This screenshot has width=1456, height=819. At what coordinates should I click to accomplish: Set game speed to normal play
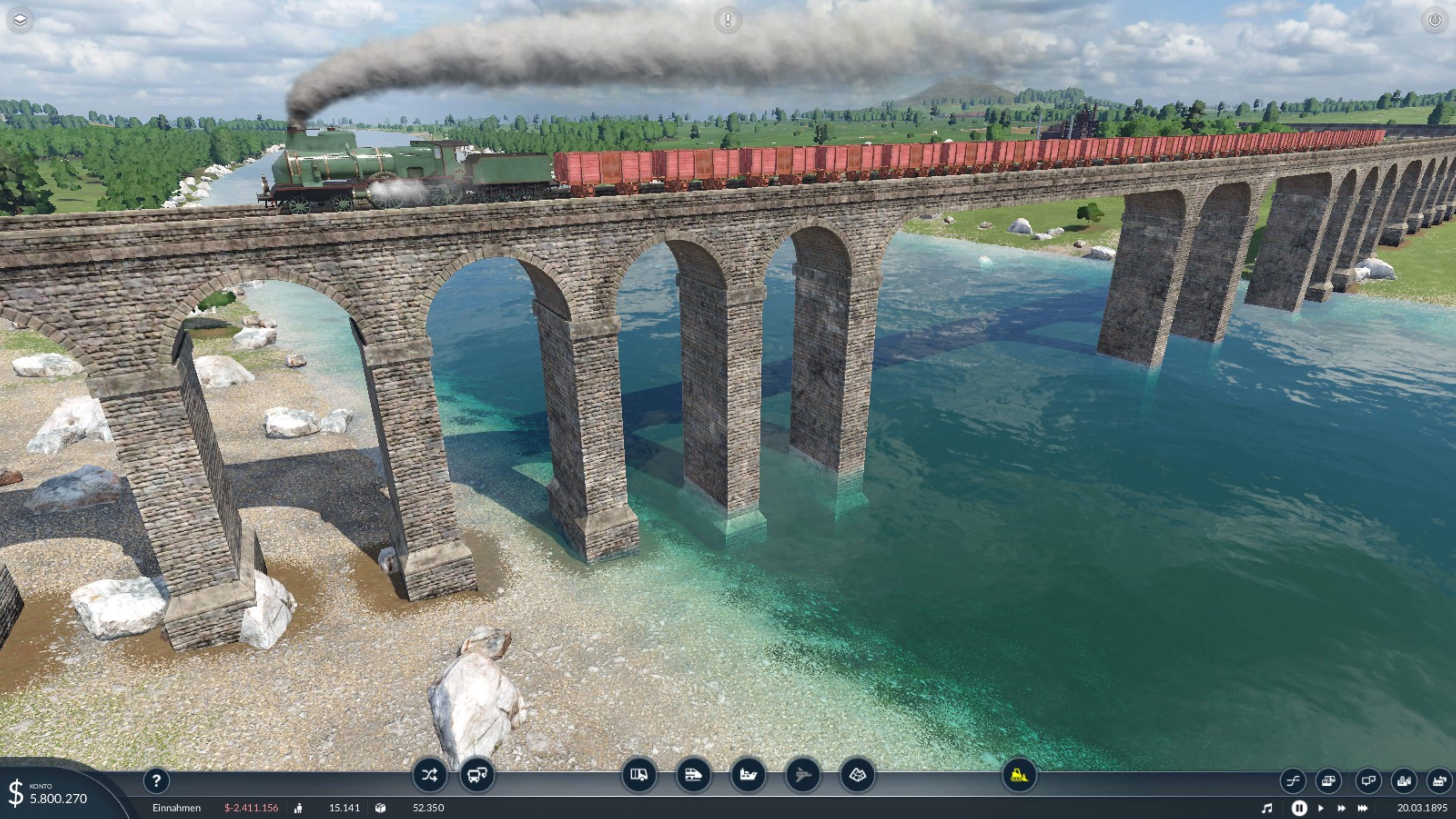click(1321, 808)
